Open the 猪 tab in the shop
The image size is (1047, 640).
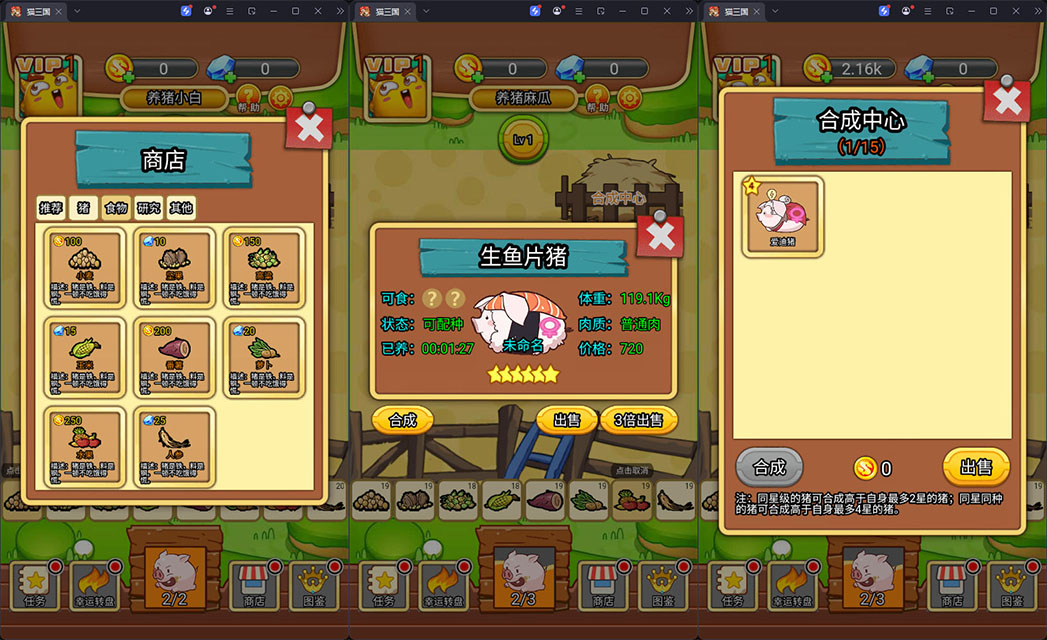click(84, 208)
